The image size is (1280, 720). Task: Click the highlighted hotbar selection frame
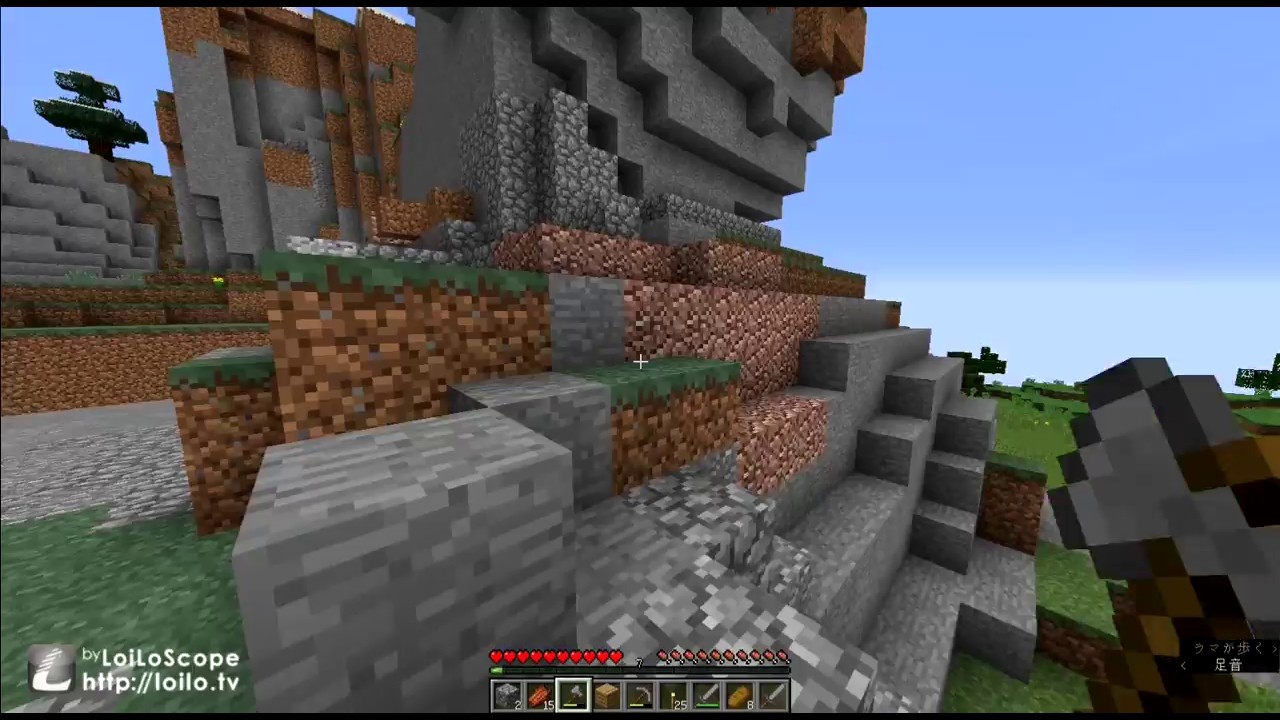(x=574, y=695)
